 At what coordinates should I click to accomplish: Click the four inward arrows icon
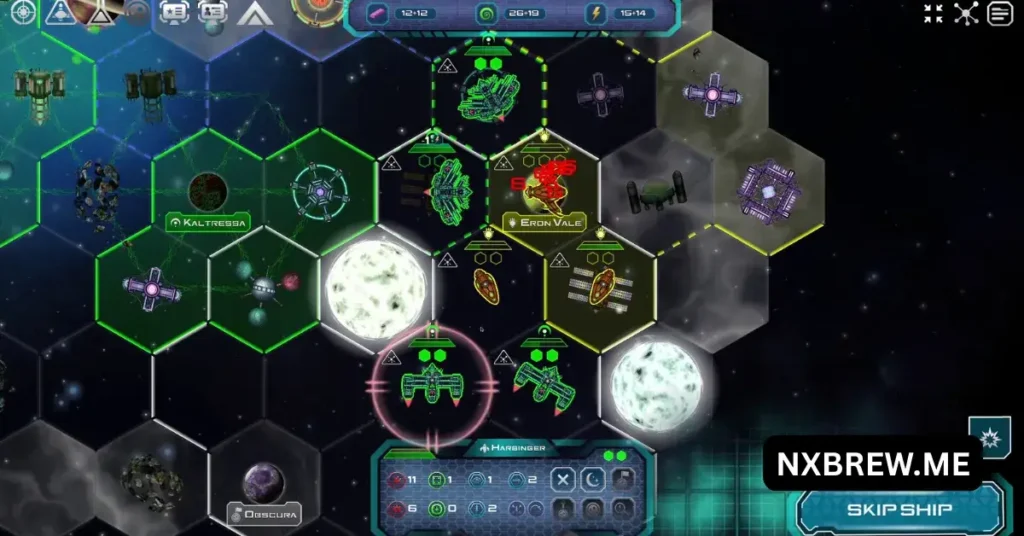coord(933,14)
